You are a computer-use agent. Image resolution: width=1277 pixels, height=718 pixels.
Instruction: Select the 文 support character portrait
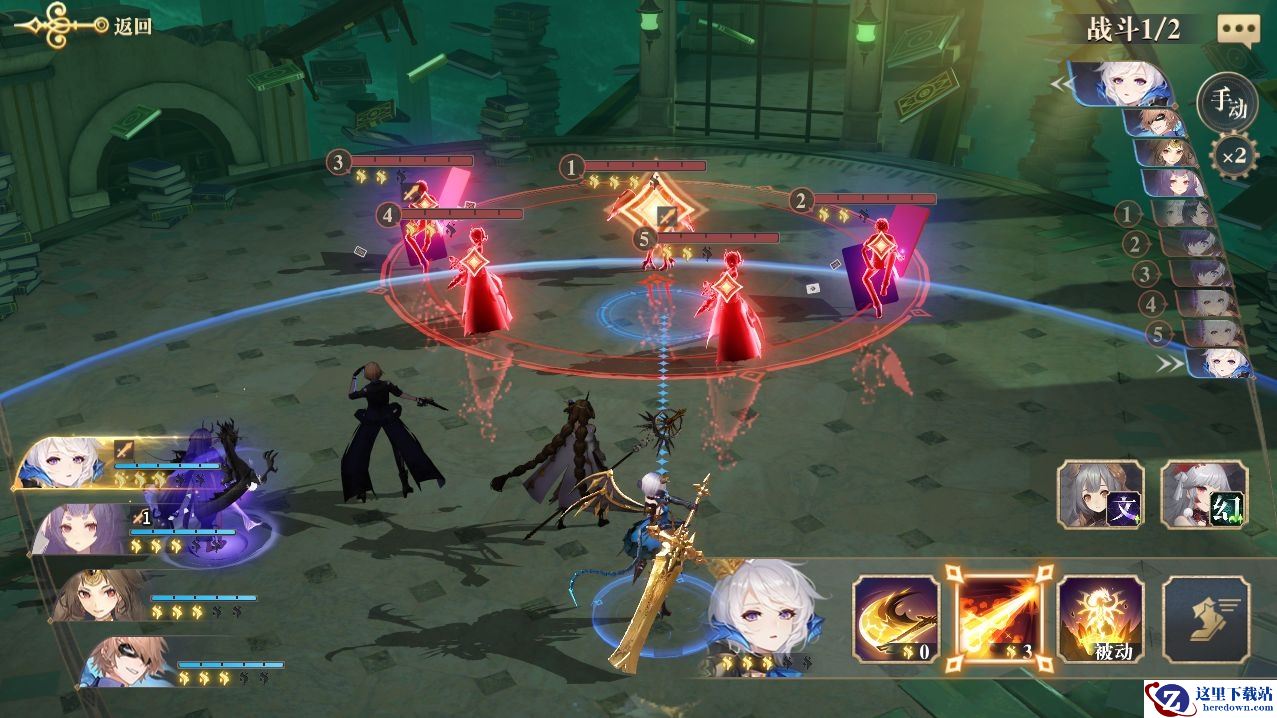click(x=1100, y=495)
